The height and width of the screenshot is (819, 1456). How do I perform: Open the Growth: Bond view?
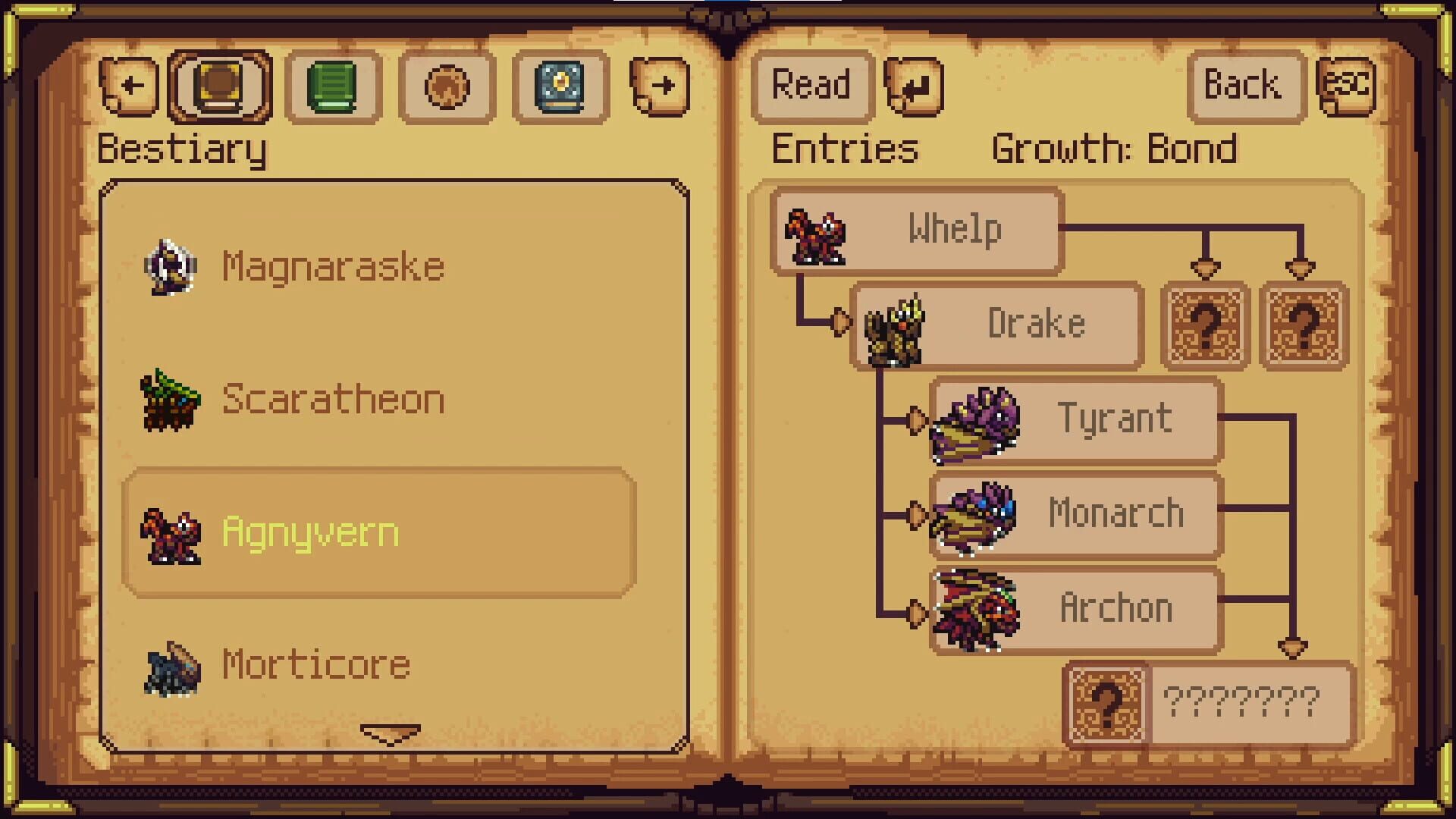tap(1116, 149)
